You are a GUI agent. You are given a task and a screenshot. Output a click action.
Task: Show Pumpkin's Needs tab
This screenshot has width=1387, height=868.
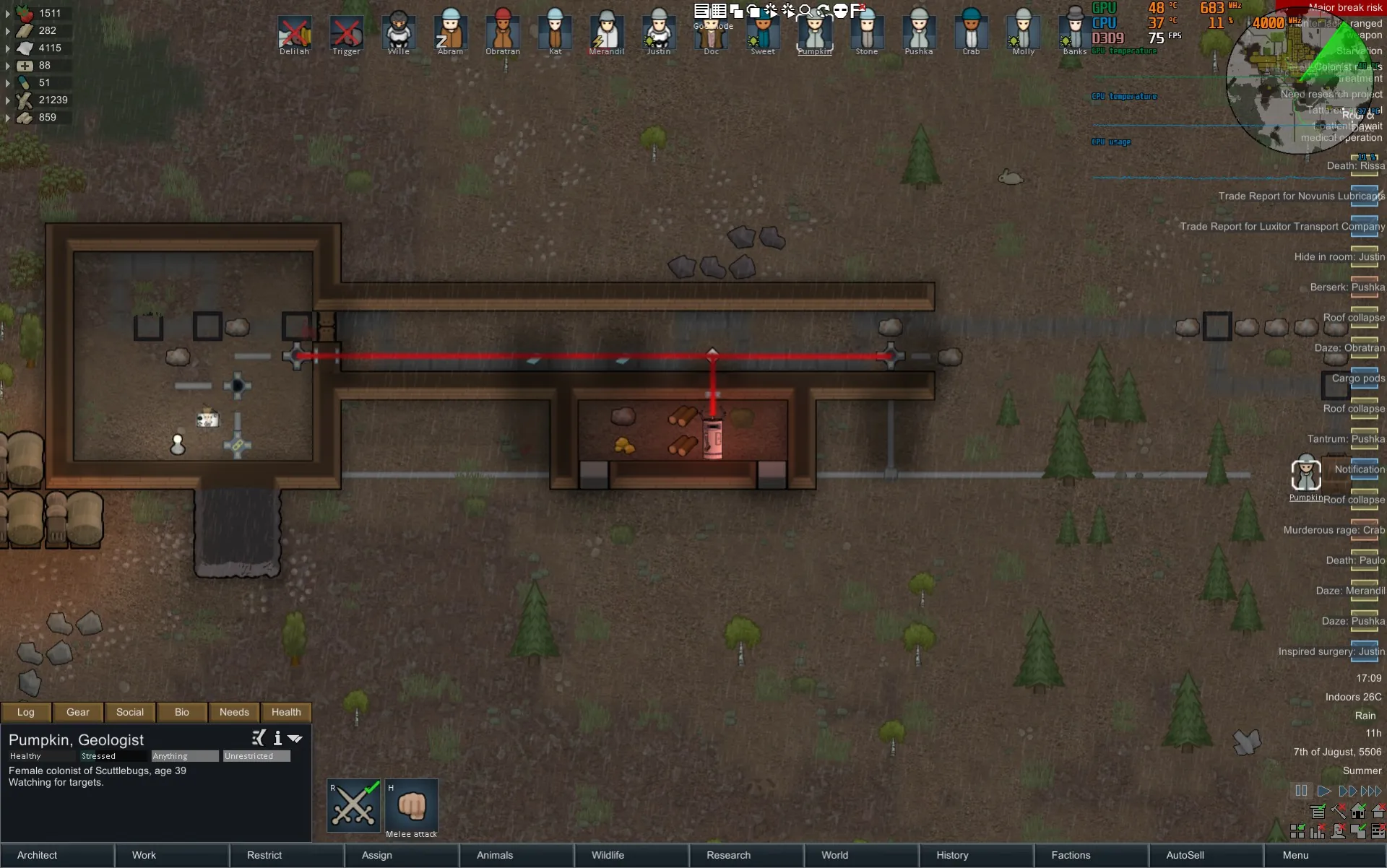[234, 712]
